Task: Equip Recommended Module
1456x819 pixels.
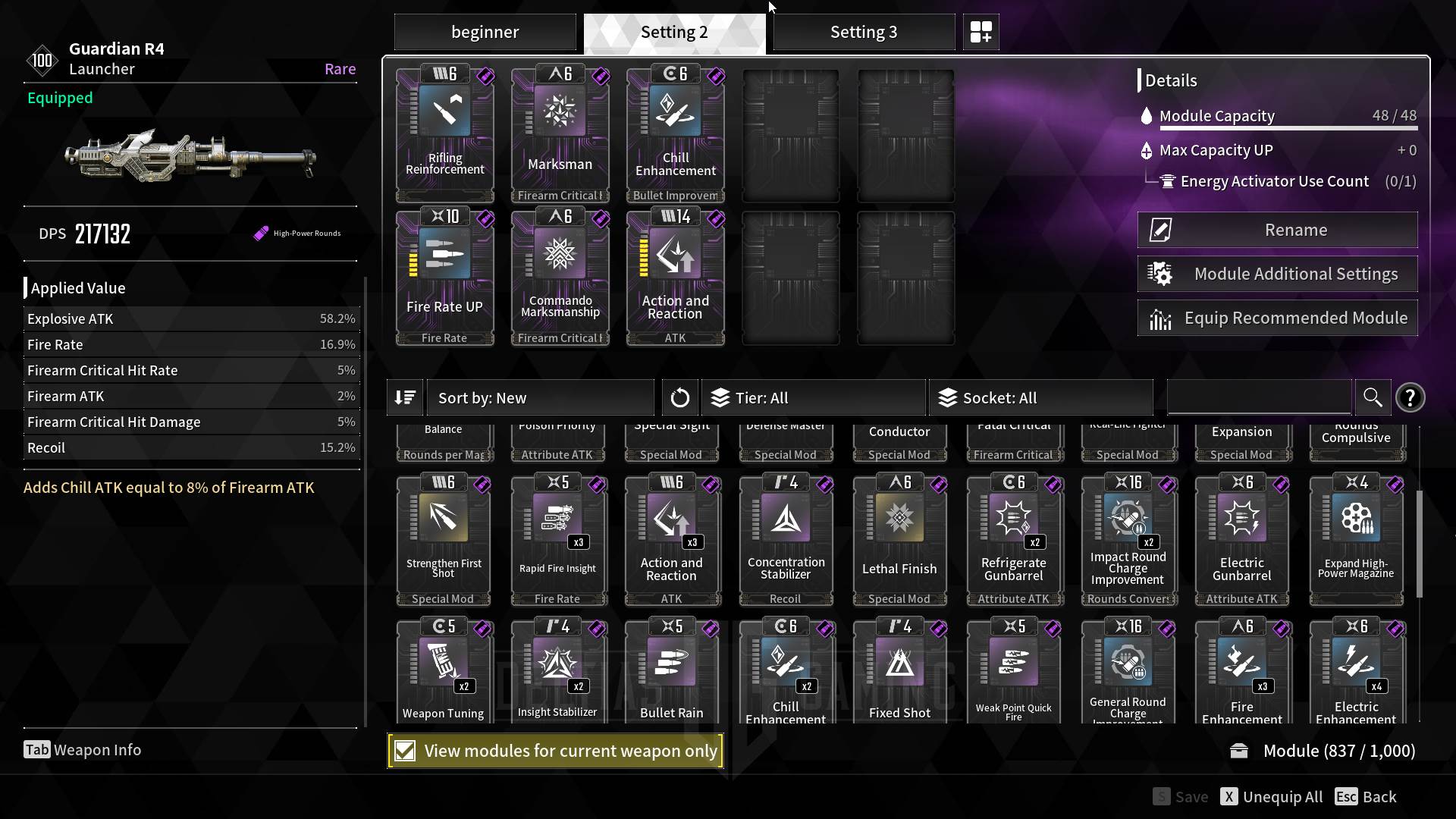Action: [1277, 318]
